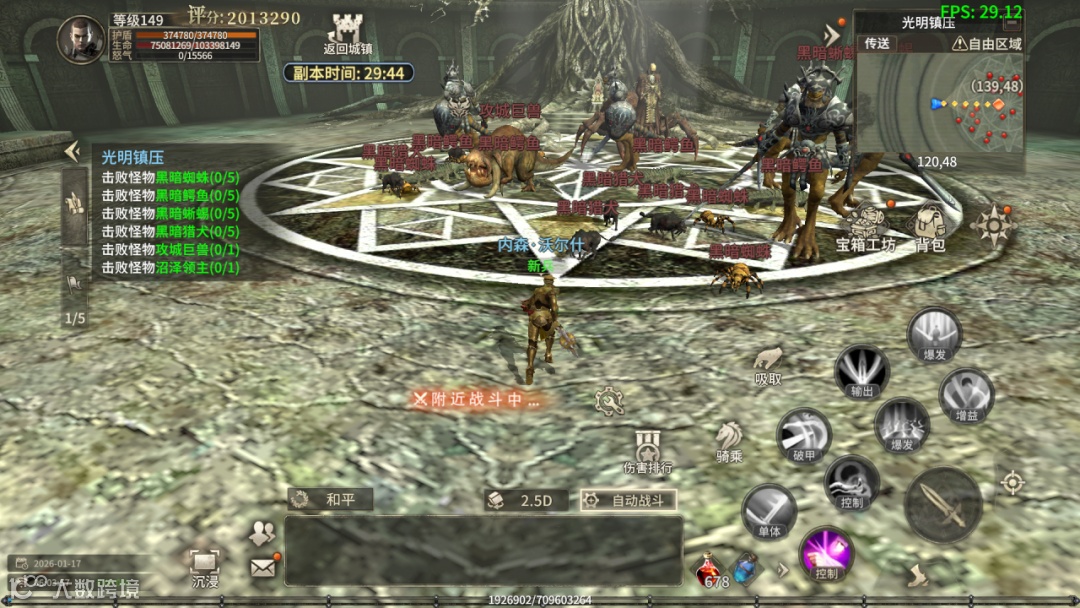Click 返回城镇 to return to town
The height and width of the screenshot is (608, 1080).
(348, 35)
